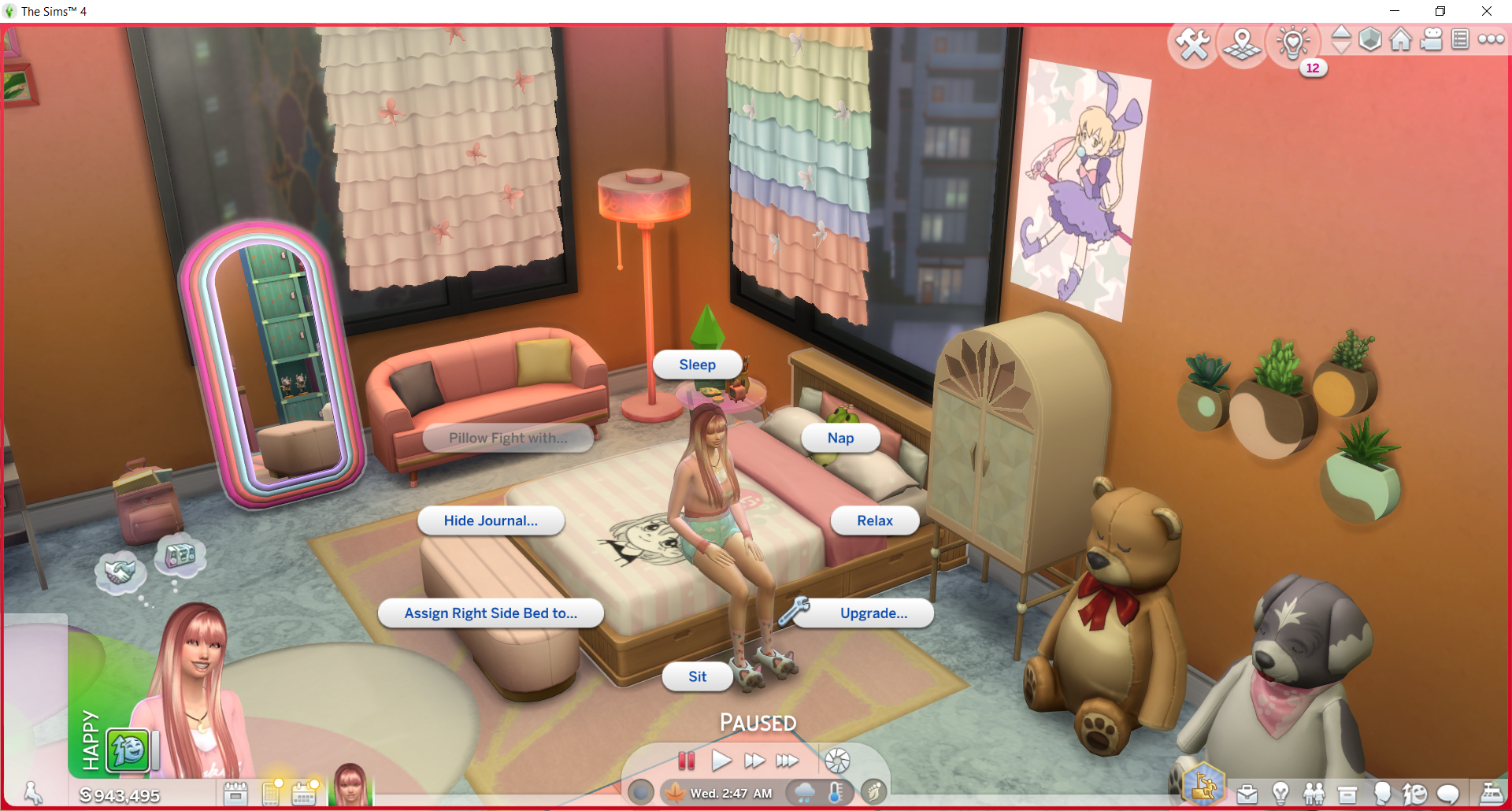Click Assign Right Side Bed to...
Image resolution: width=1512 pixels, height=811 pixels.
(x=491, y=613)
